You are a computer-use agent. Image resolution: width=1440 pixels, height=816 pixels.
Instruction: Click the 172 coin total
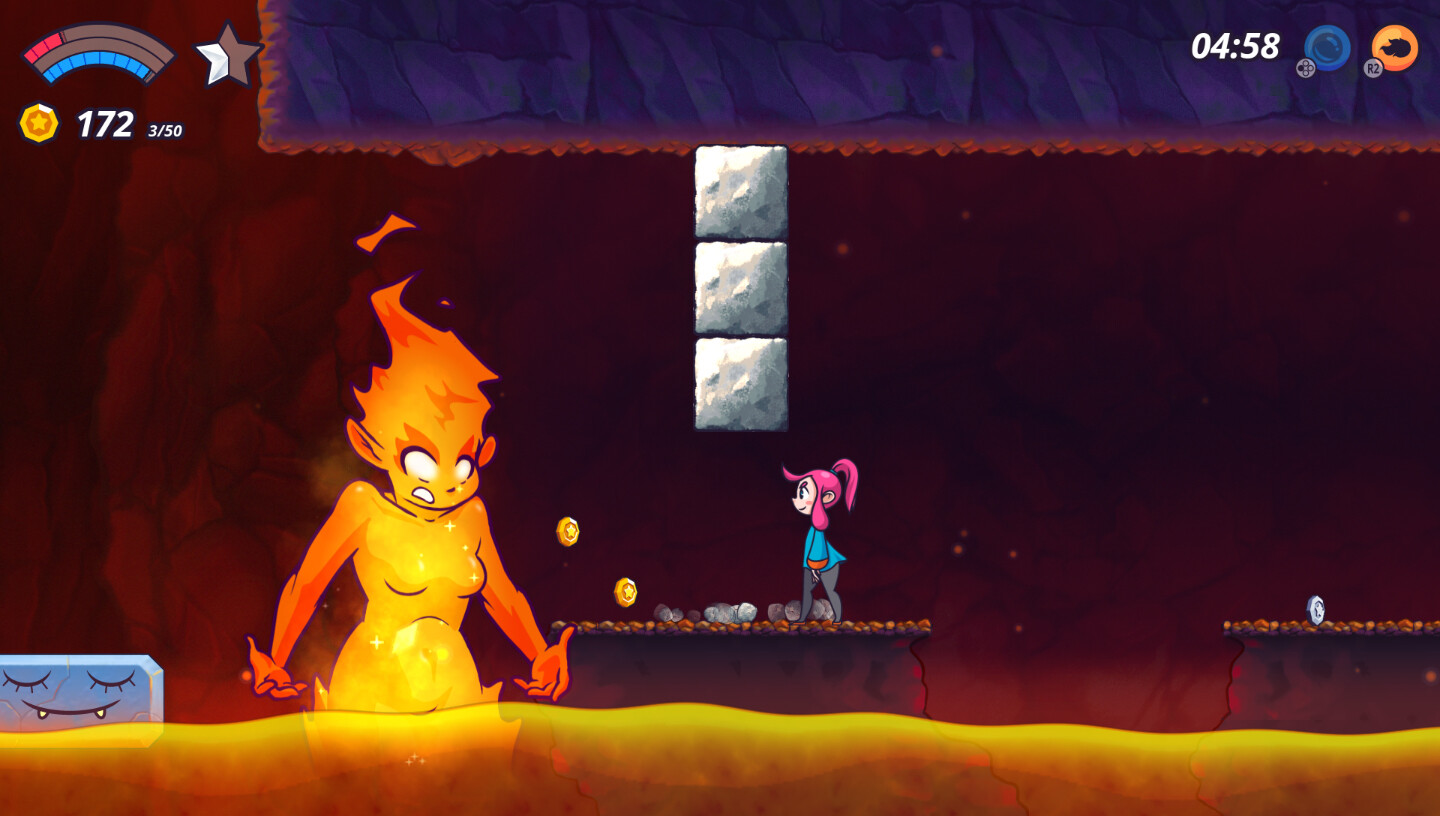[x=106, y=124]
